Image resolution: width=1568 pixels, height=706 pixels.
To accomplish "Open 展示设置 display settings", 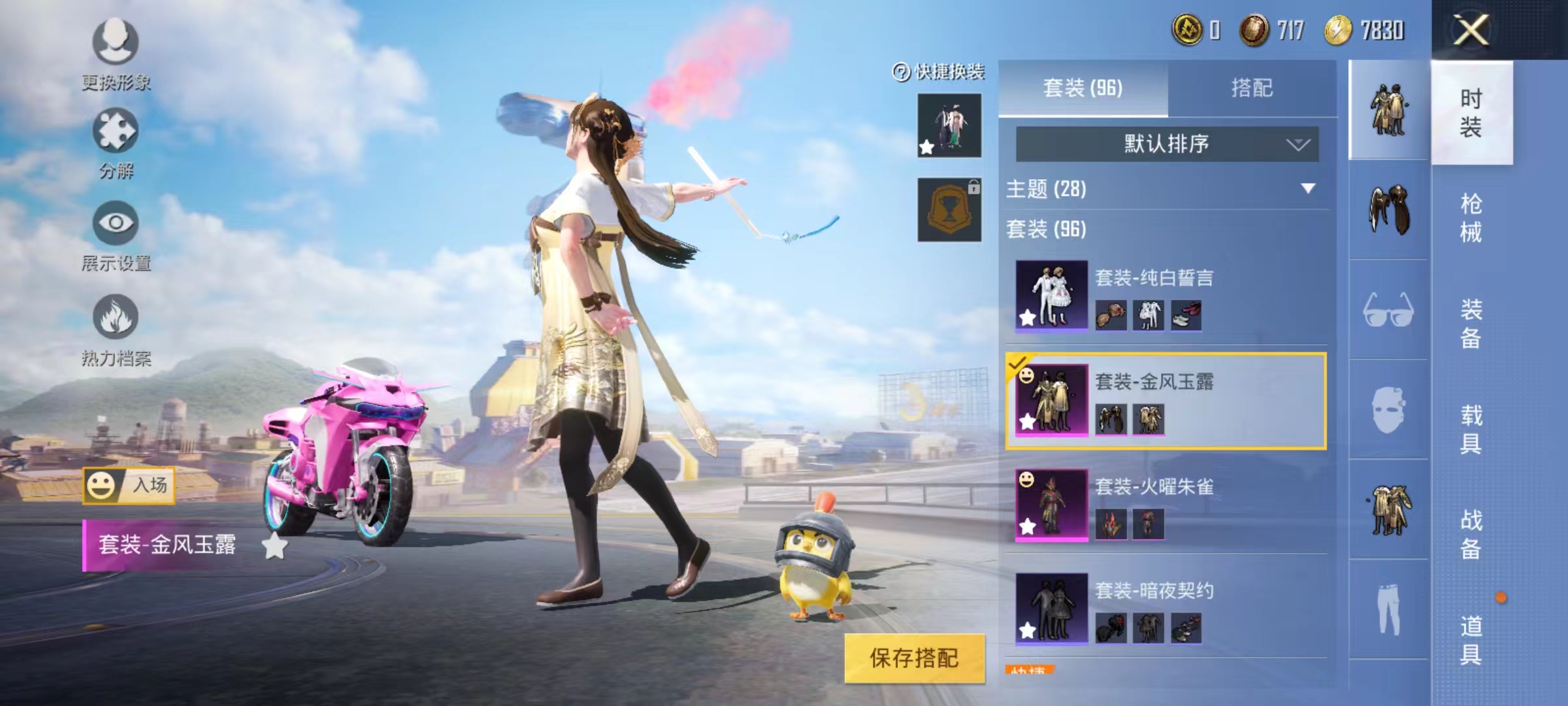I will coord(116,229).
